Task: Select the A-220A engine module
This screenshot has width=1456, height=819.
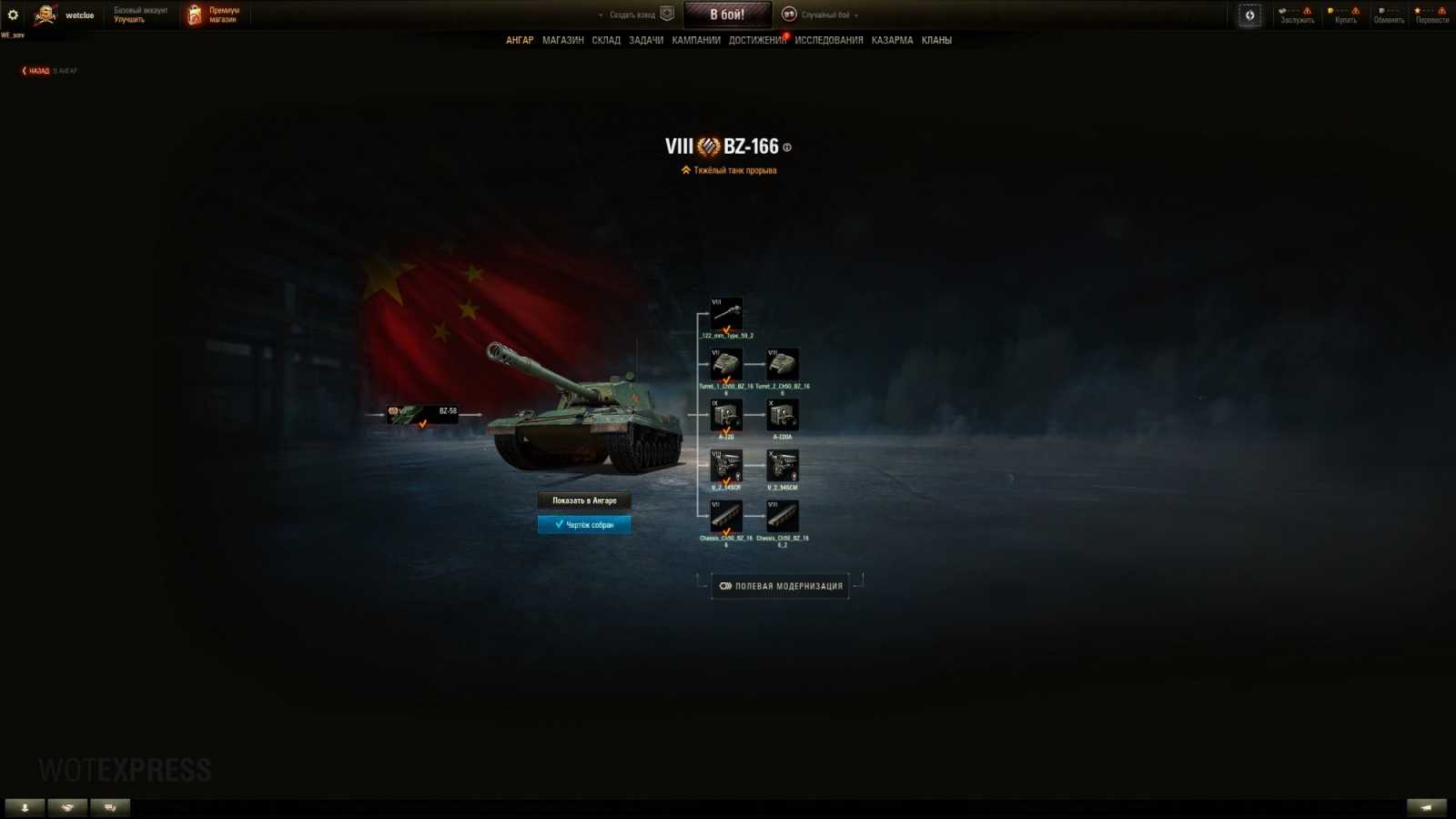Action: (784, 416)
